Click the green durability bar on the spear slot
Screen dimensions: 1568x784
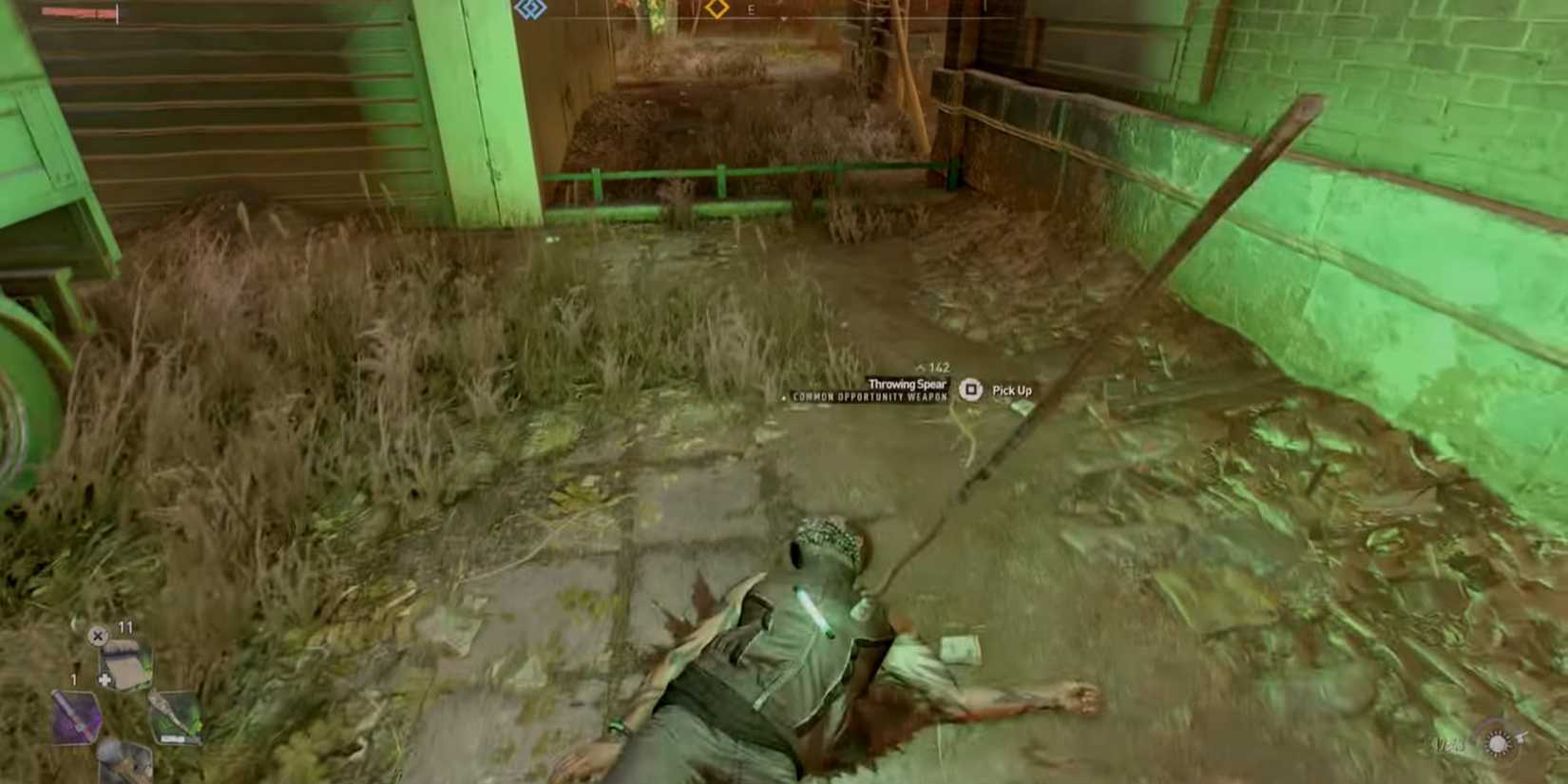(x=173, y=737)
